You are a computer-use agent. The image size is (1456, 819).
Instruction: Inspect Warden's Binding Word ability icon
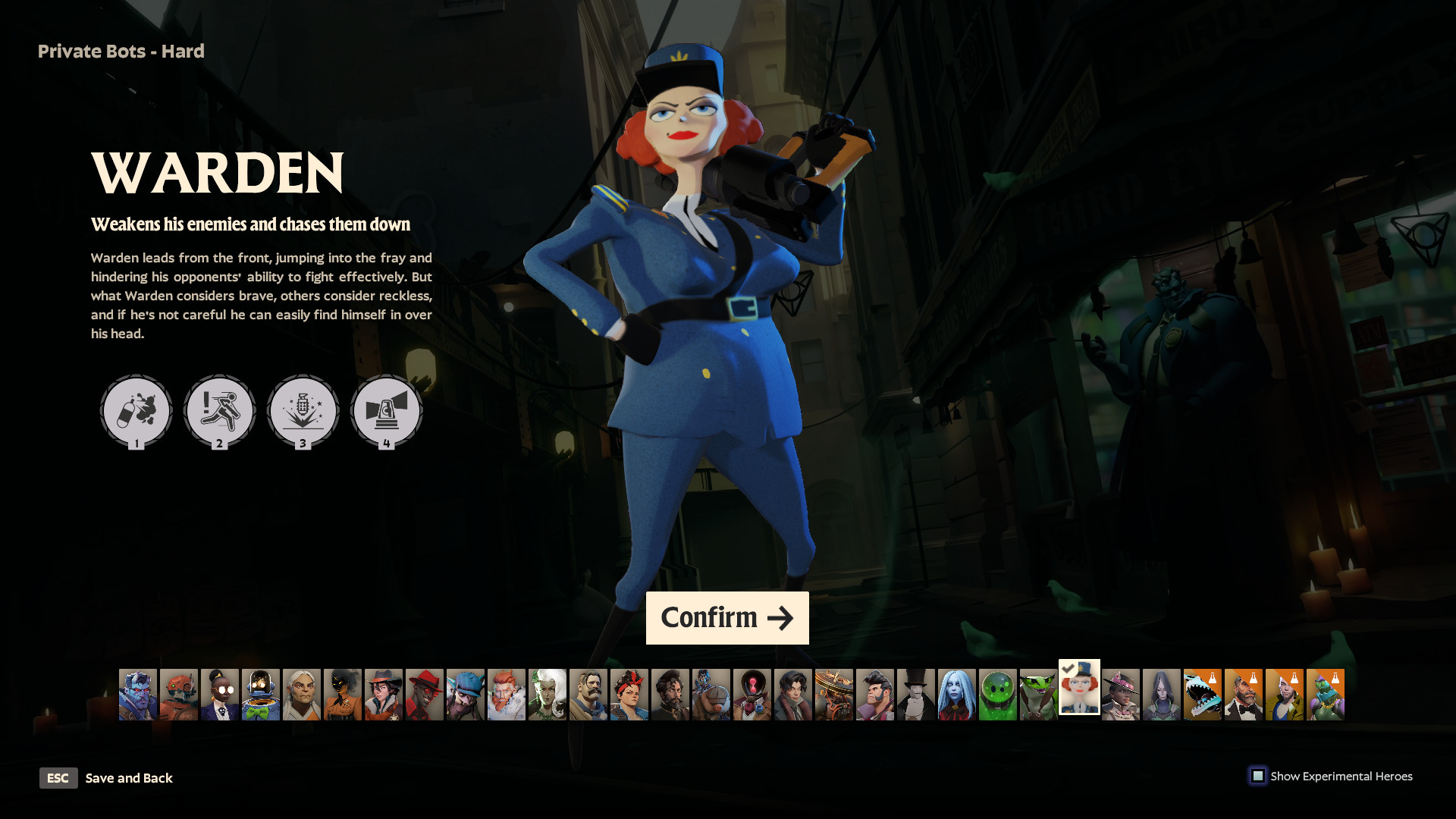coord(303,411)
